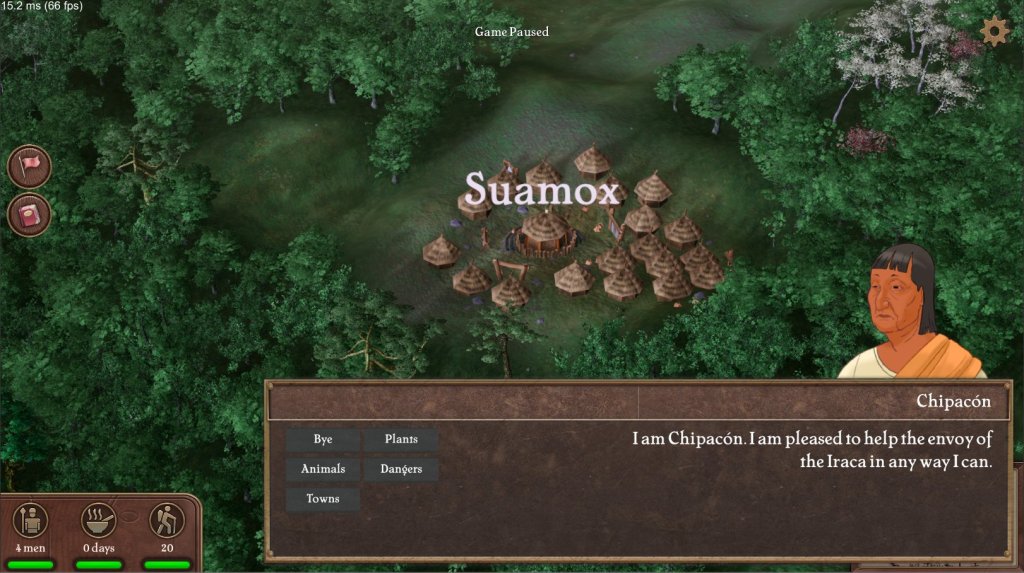
Task: Click the food bowl days icon
Action: click(99, 520)
